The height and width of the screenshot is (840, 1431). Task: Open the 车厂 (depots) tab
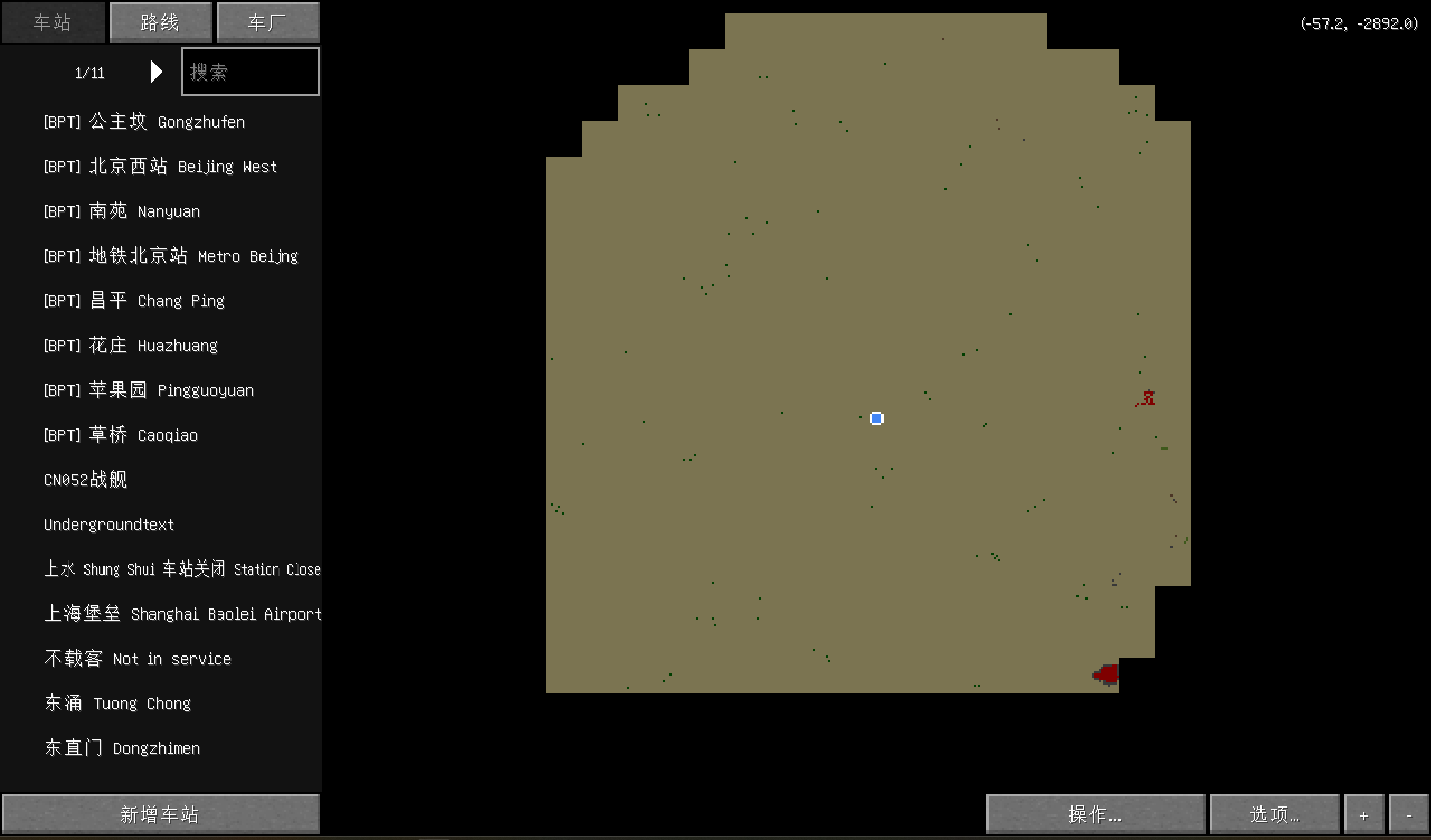(x=267, y=23)
